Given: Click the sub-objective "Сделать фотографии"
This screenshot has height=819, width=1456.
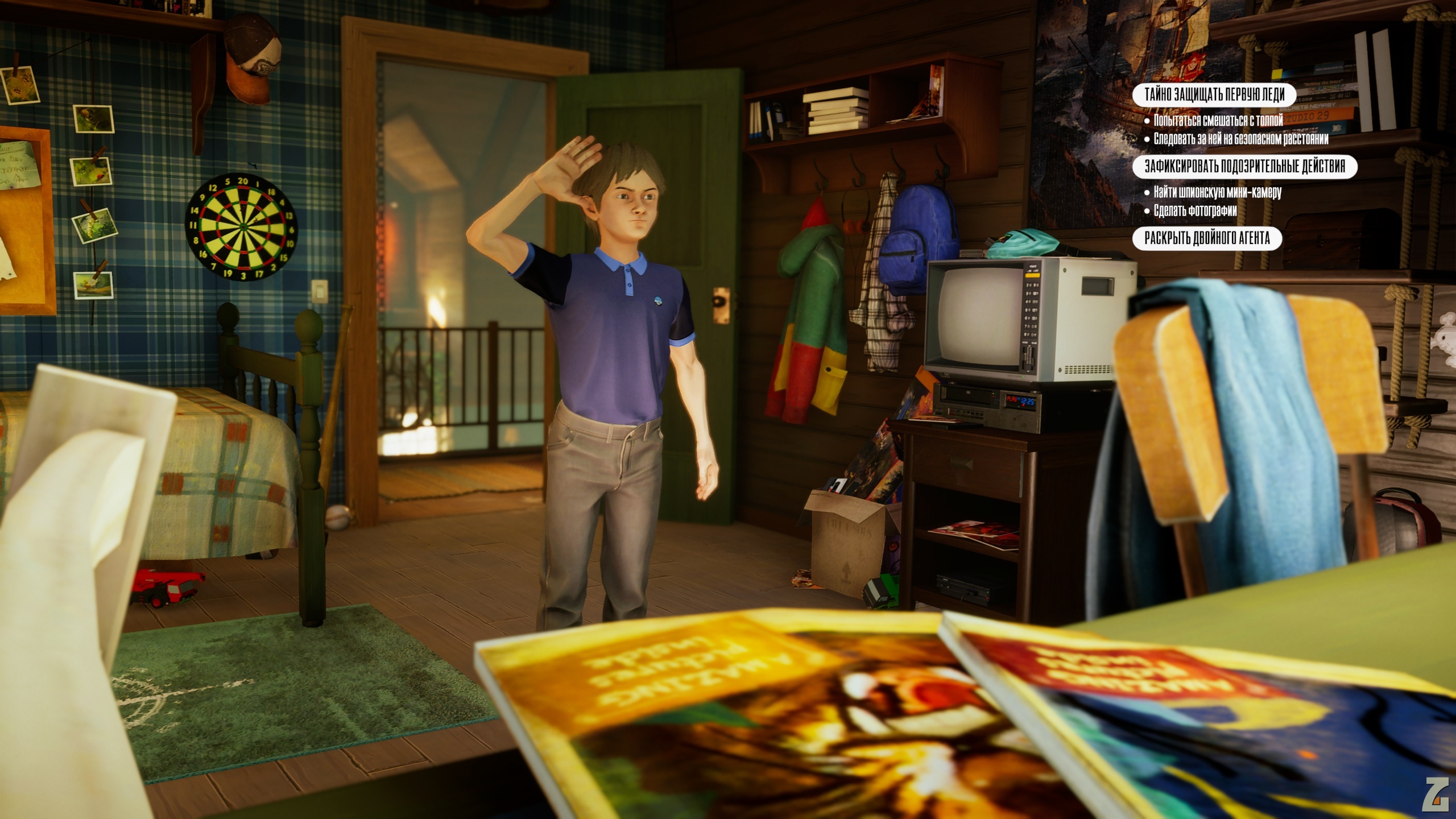Looking at the screenshot, I should (x=1195, y=211).
